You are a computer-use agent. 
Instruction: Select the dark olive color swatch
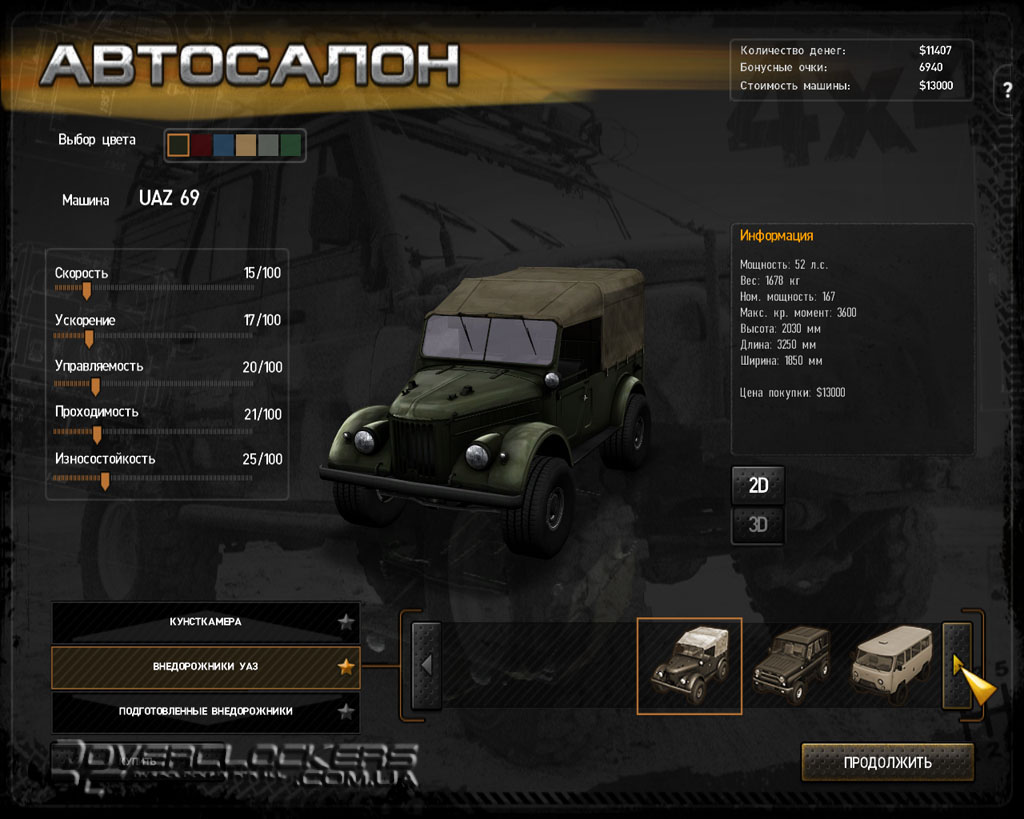coord(179,145)
